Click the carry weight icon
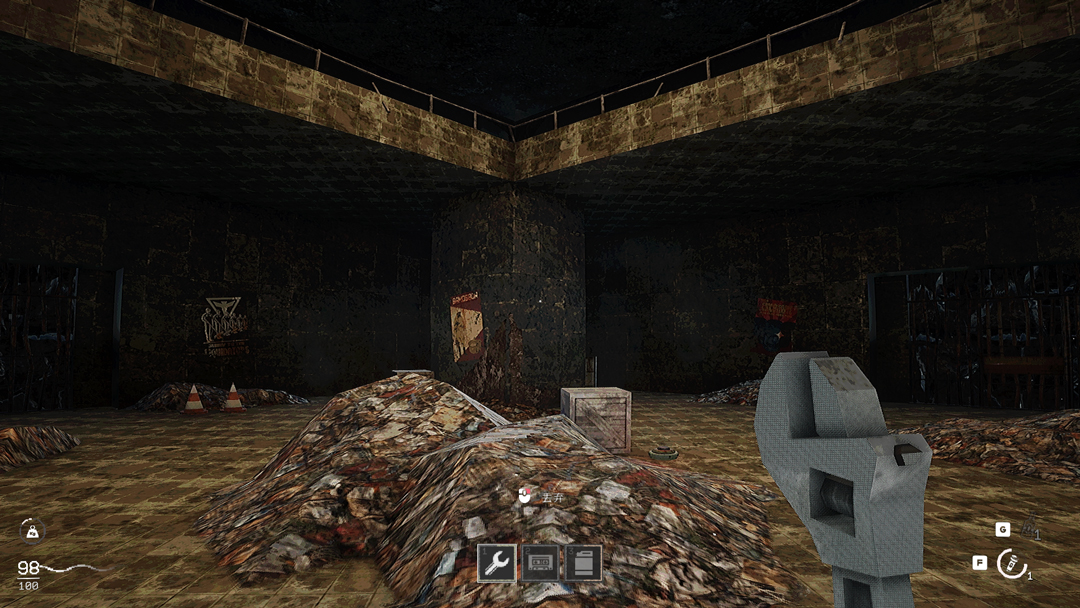 pyautogui.click(x=31, y=531)
